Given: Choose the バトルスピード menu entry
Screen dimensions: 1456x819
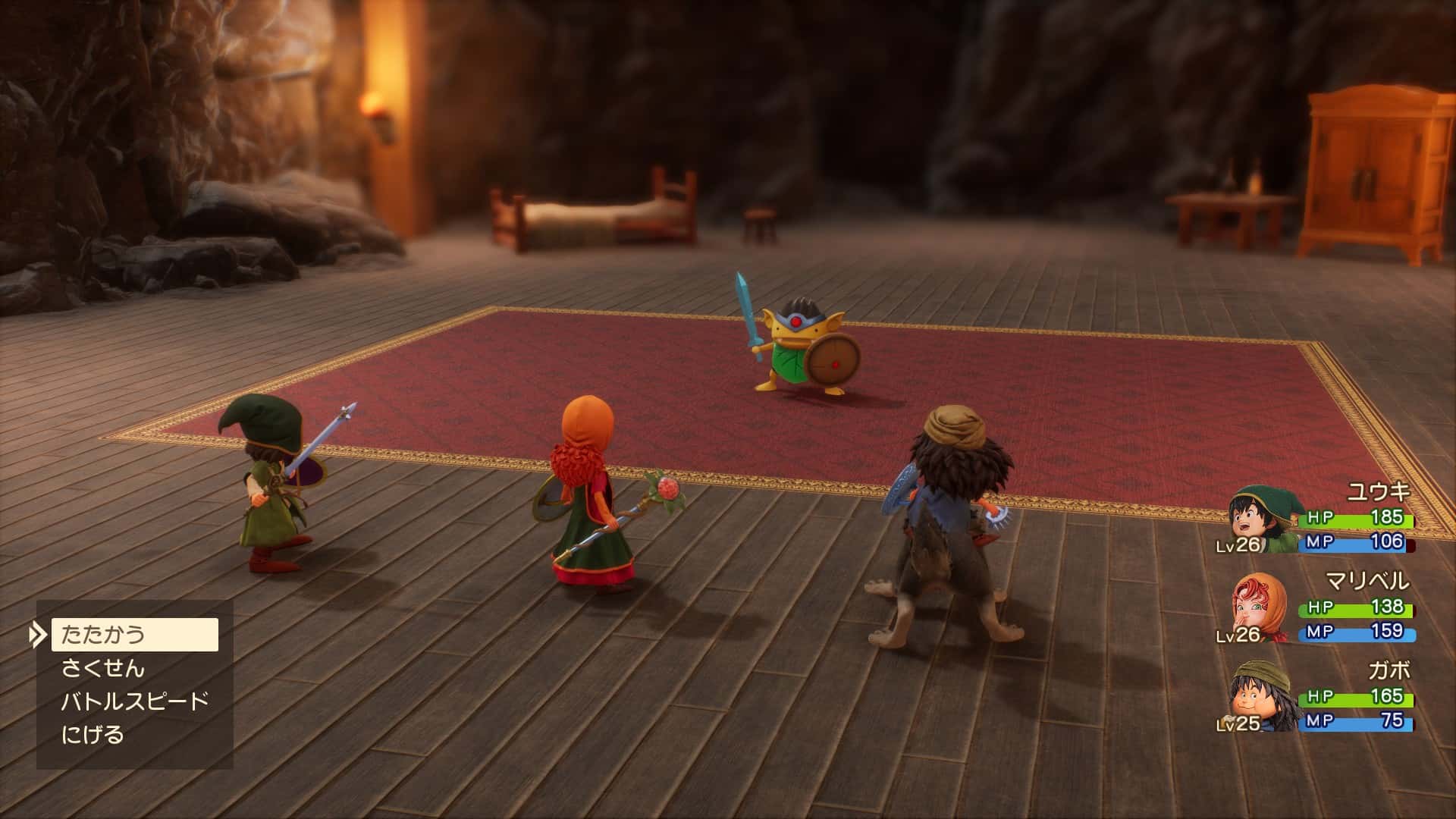Looking at the screenshot, I should click(x=134, y=701).
